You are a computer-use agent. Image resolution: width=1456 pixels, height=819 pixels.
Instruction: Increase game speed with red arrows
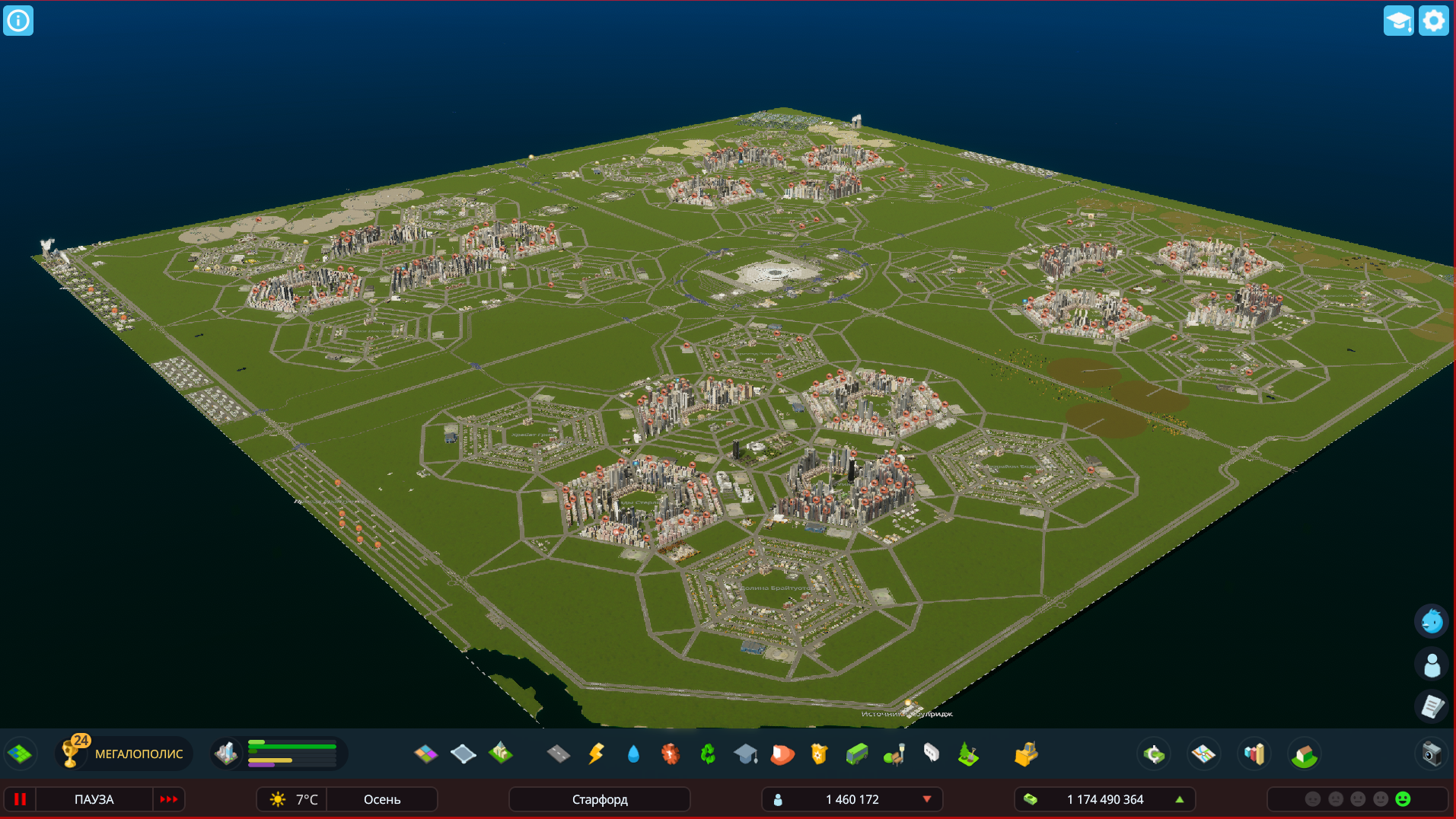pos(168,799)
